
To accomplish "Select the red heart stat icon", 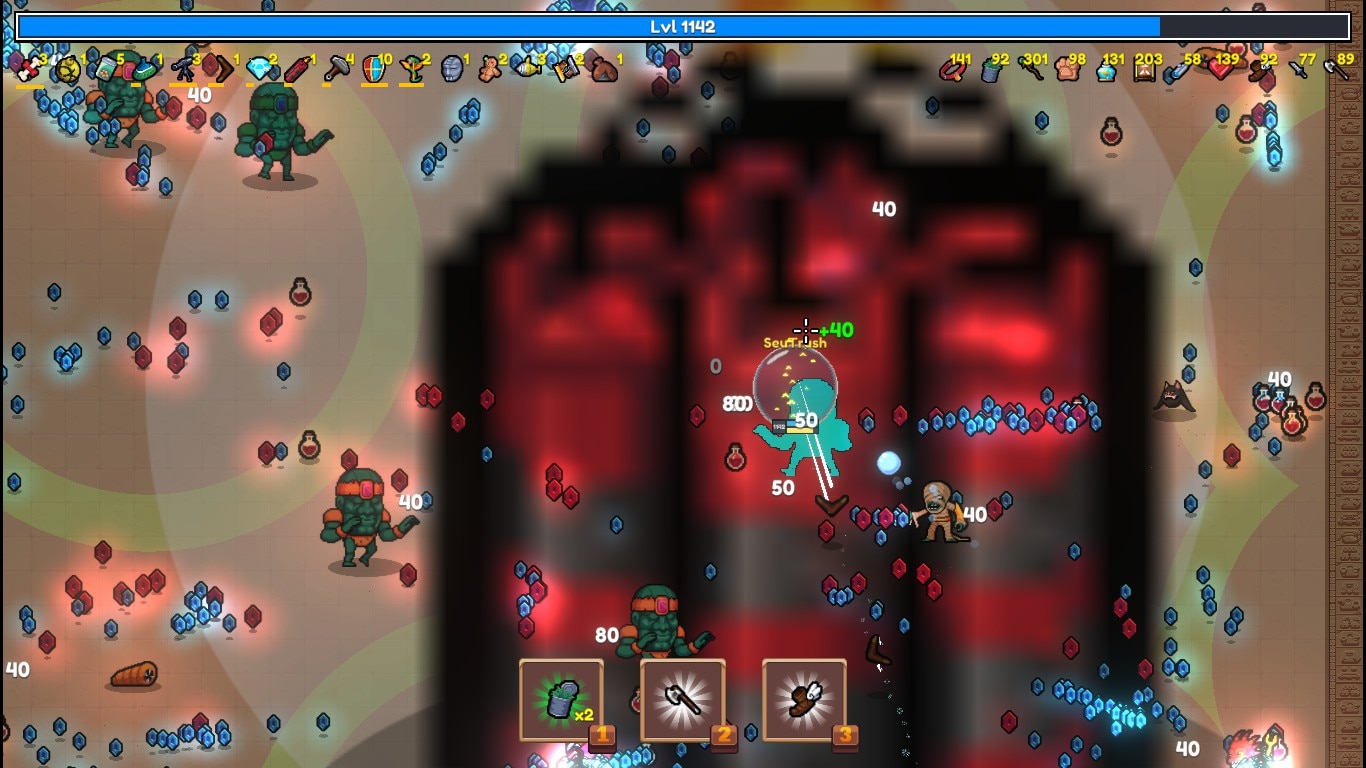I will click(1220, 69).
